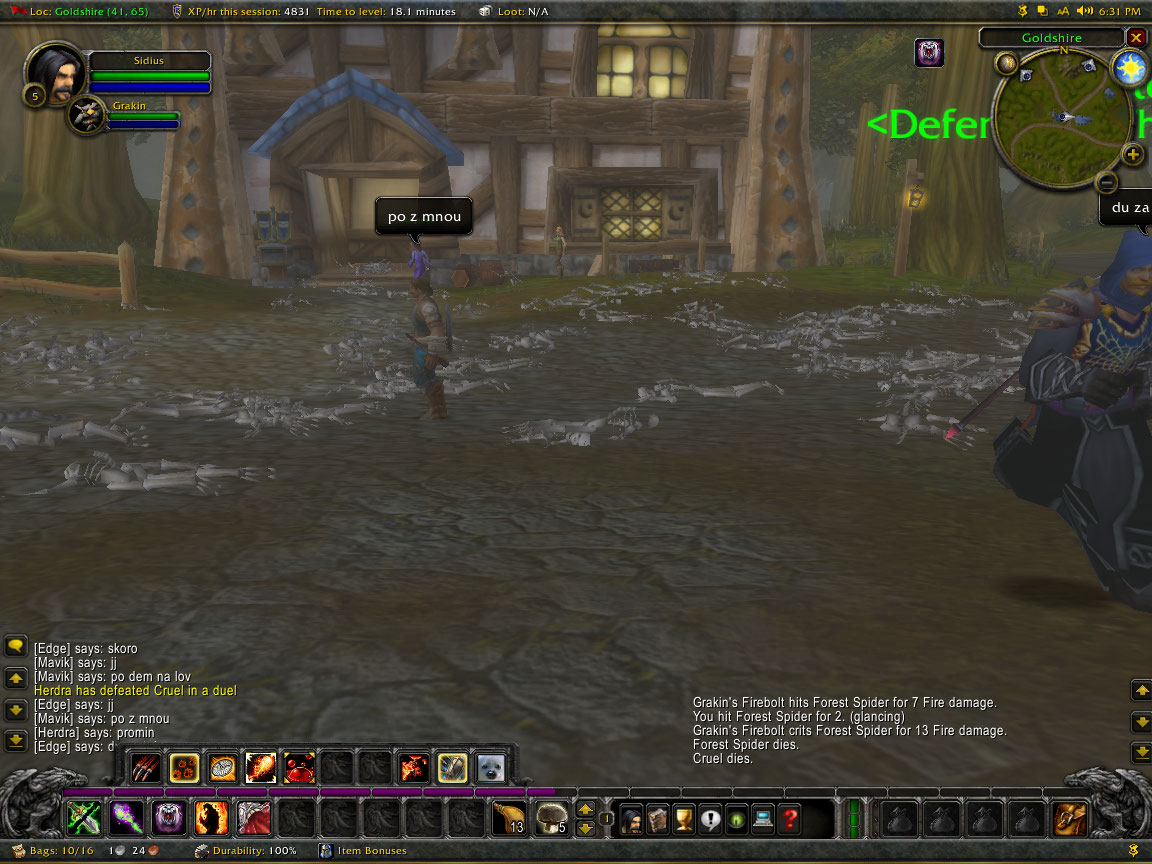Open the backpack bag slot
The height and width of the screenshot is (864, 1152).
1070,819
